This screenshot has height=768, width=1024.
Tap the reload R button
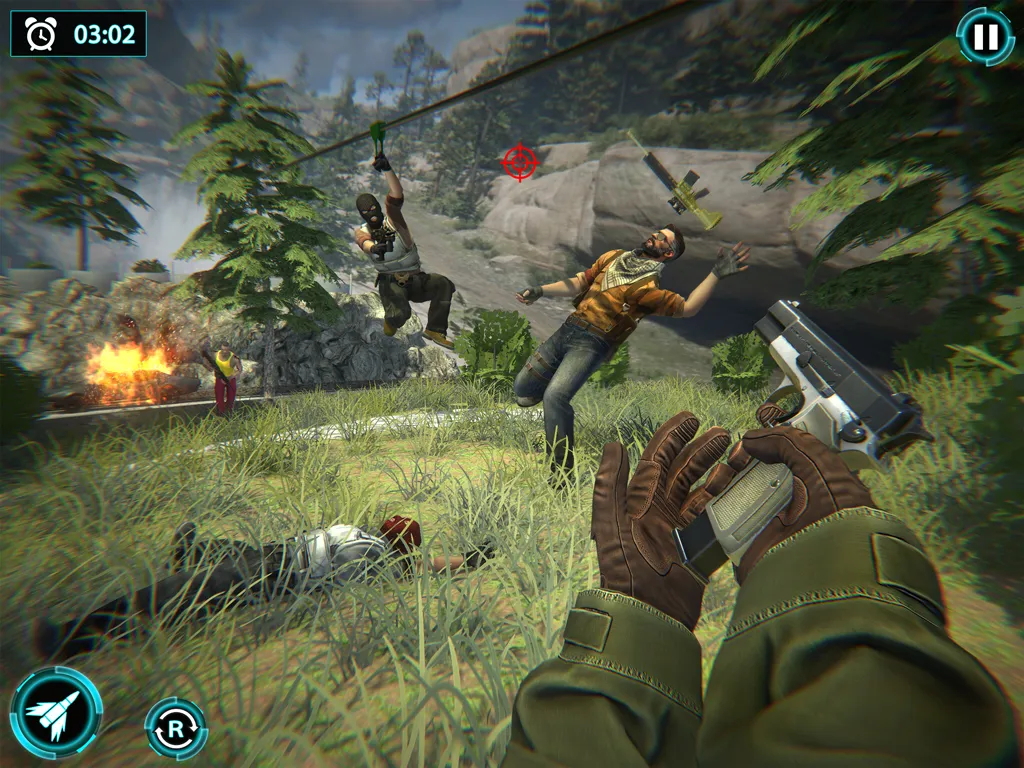[176, 728]
